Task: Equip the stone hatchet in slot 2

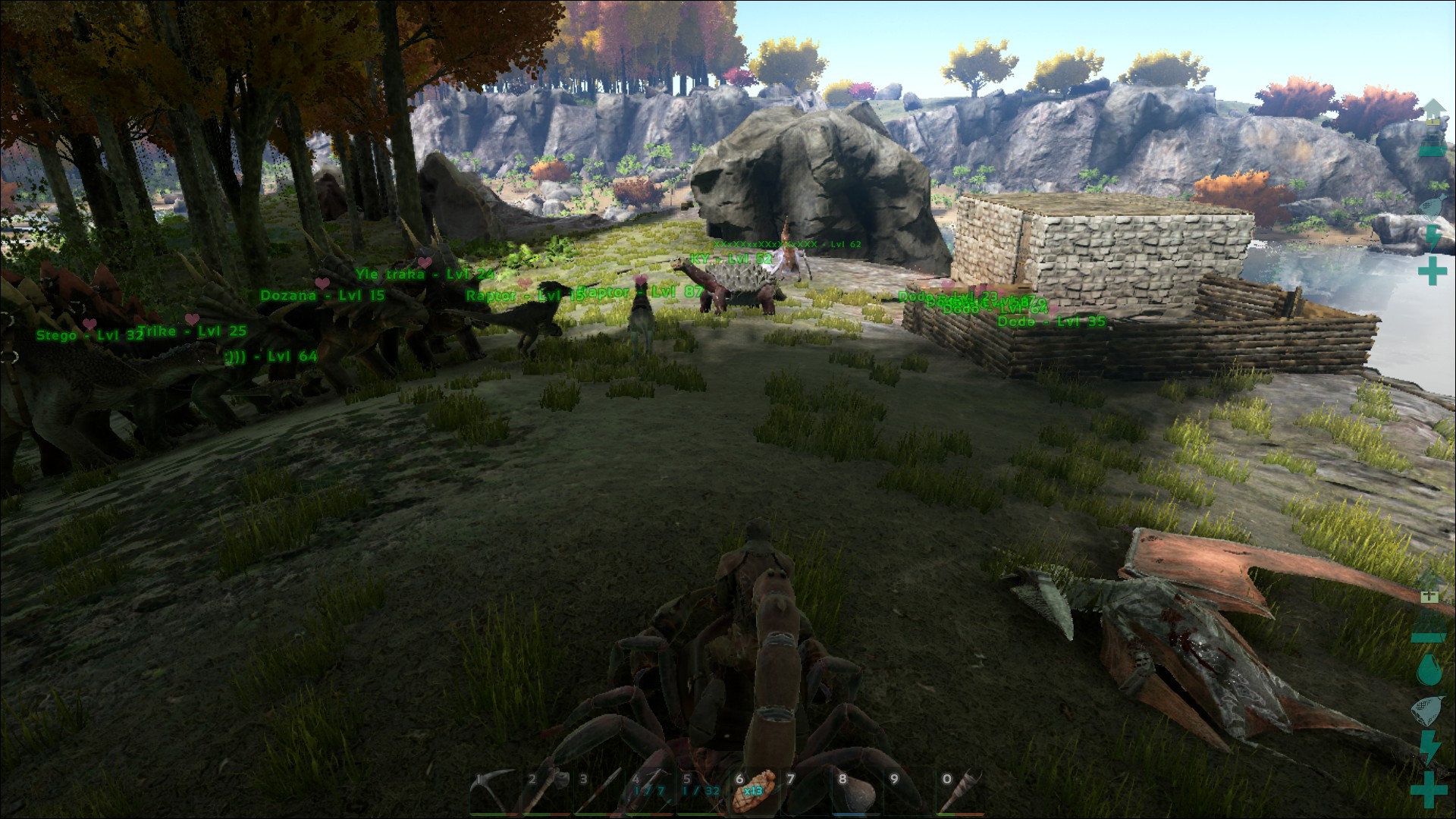Action: click(546, 792)
